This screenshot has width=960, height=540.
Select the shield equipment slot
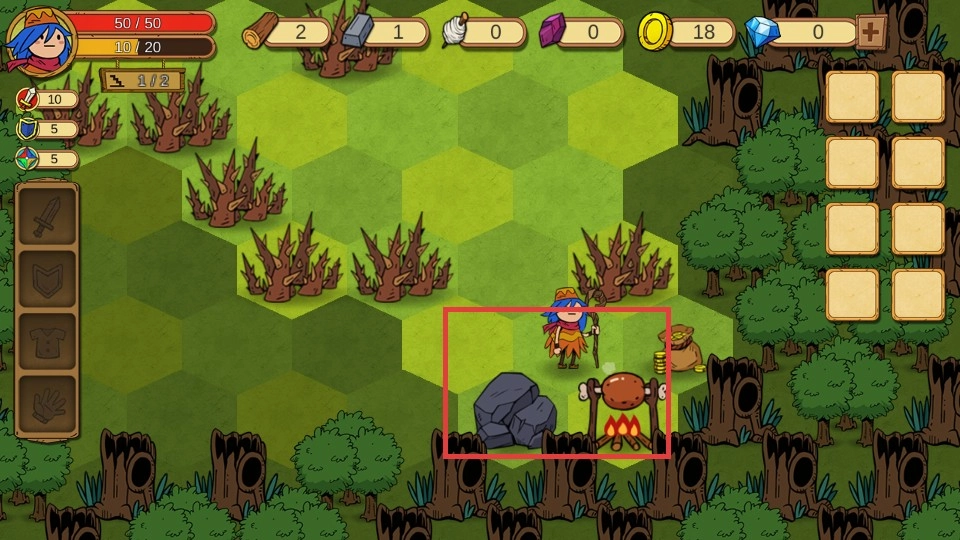click(46, 279)
